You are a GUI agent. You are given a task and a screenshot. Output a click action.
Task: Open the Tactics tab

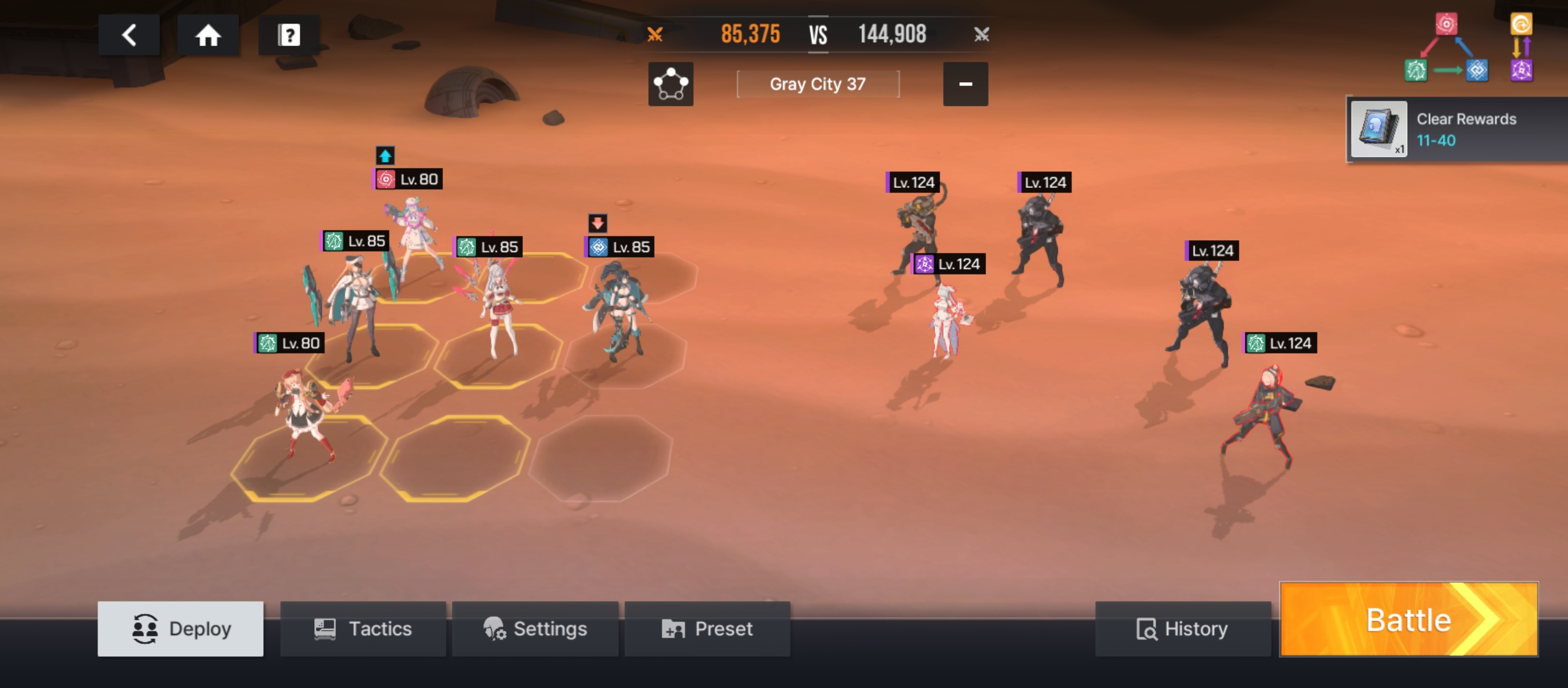coord(363,629)
